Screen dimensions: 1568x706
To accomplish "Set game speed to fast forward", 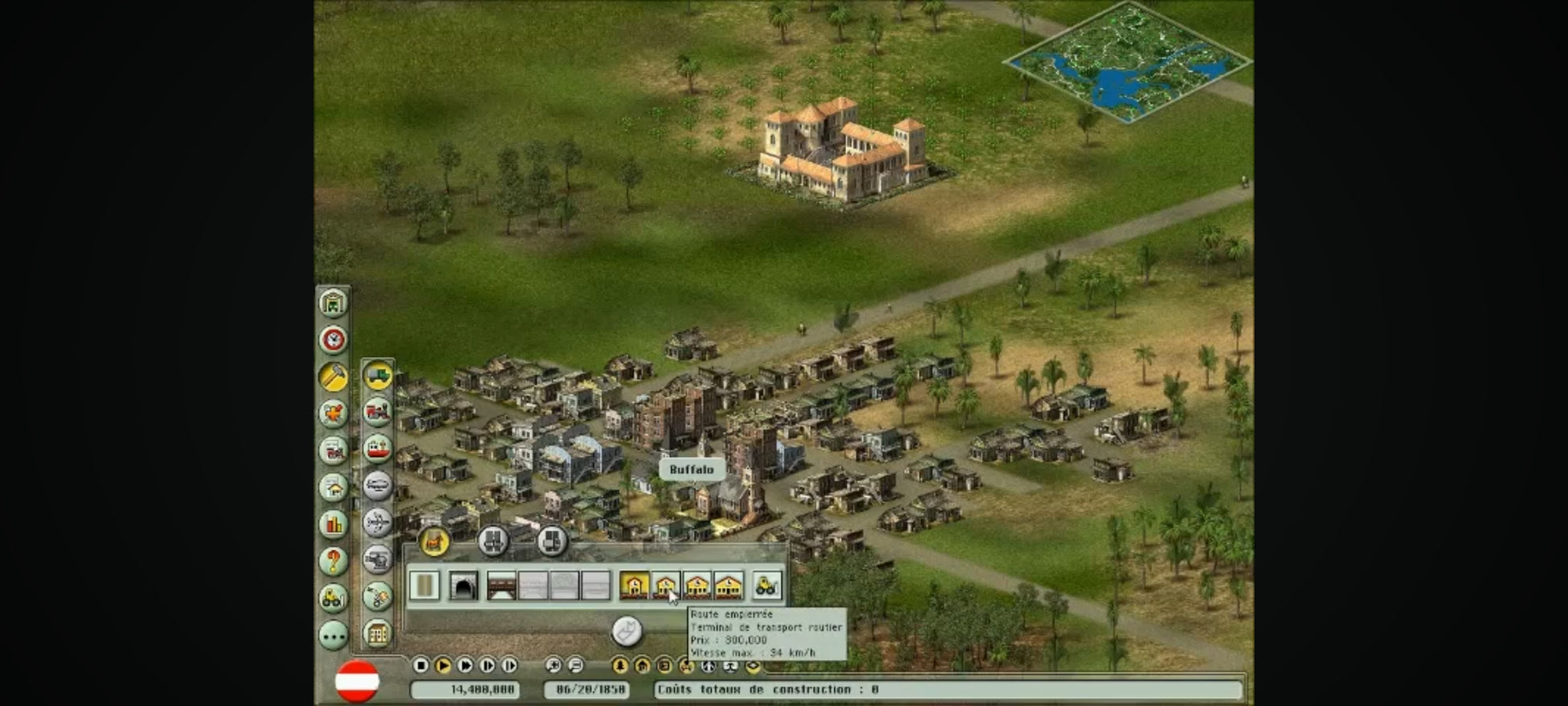I will tap(465, 665).
